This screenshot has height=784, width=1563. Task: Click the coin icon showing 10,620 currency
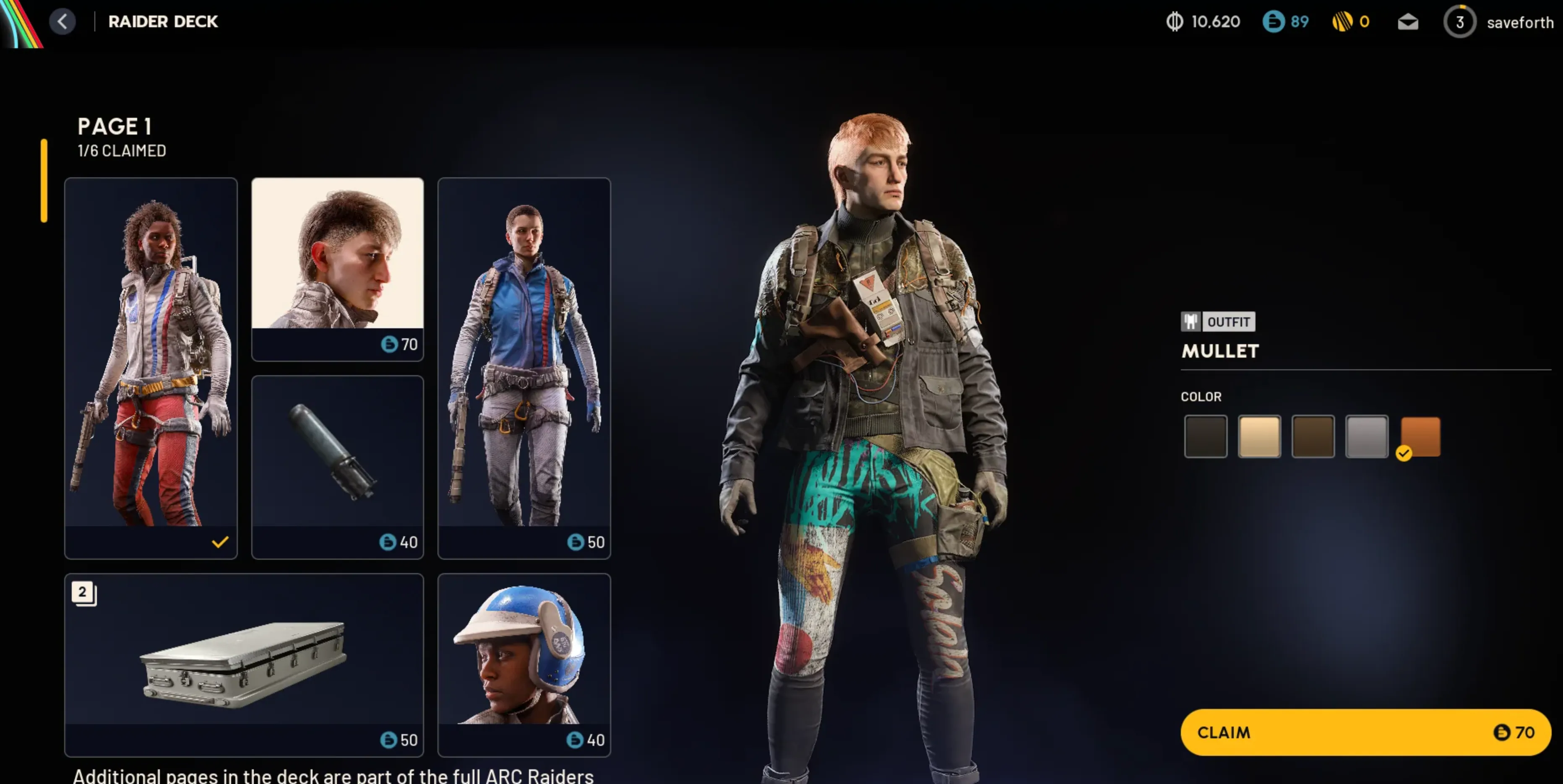(1173, 22)
